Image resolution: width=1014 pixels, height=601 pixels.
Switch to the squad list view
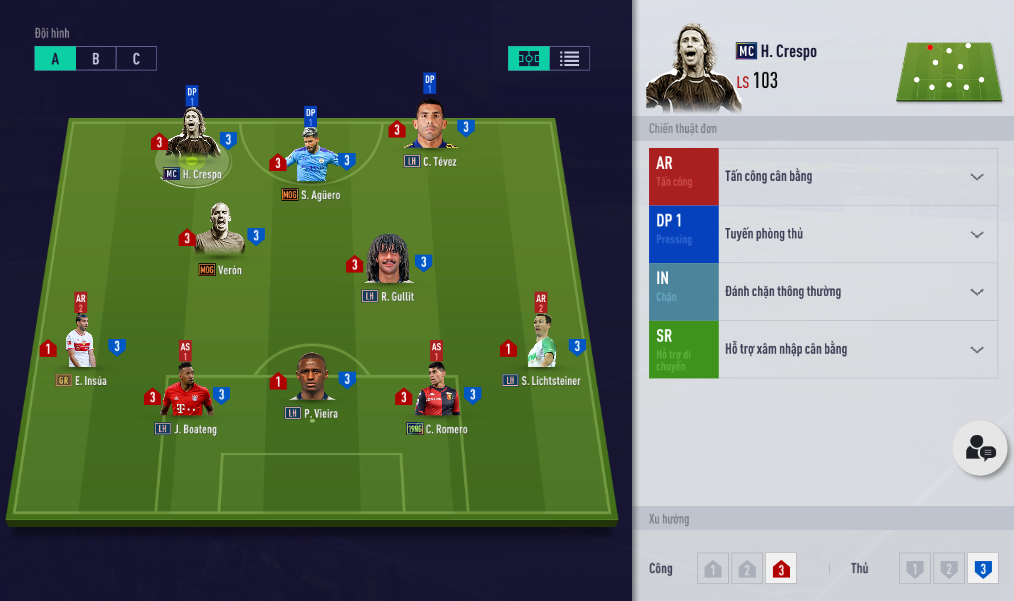(x=569, y=59)
